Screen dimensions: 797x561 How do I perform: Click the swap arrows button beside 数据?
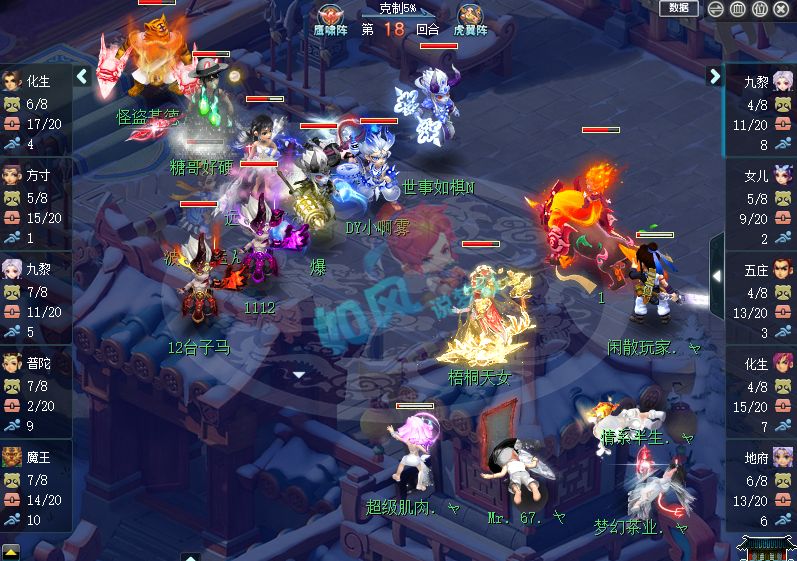click(x=716, y=9)
